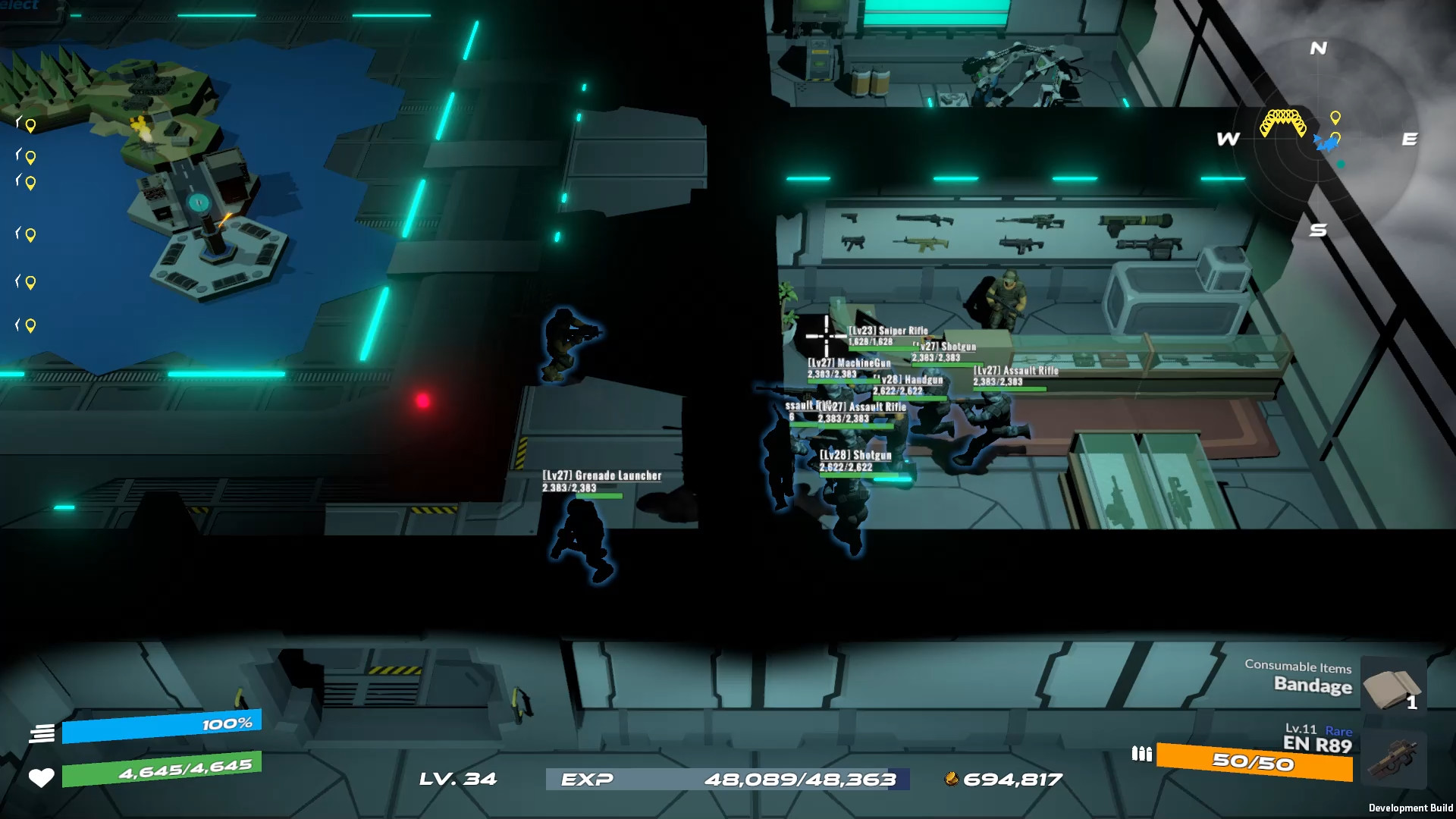Click the heart icon next to the health bar

click(42, 777)
